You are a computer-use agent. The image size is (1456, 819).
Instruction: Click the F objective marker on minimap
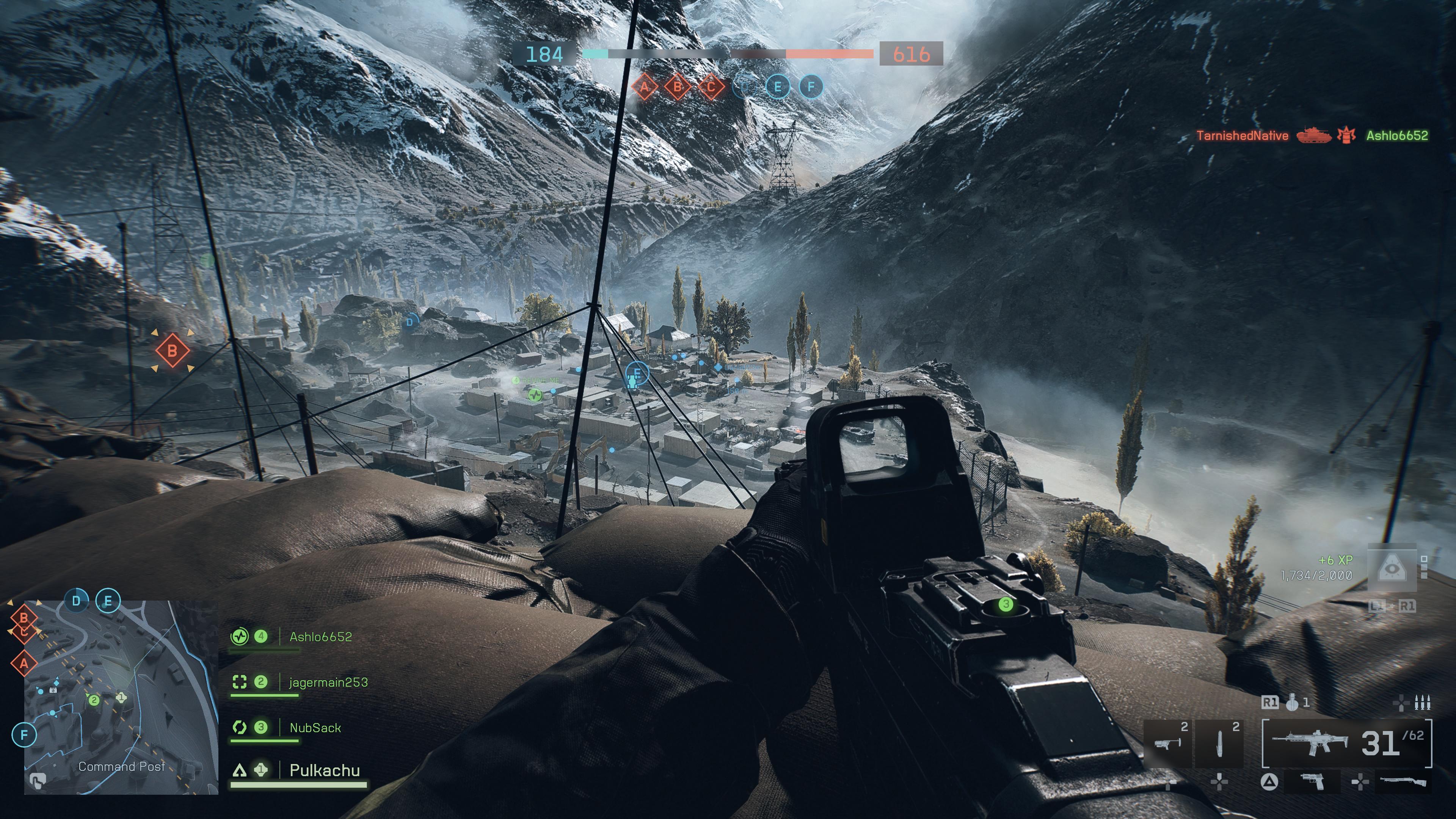click(x=24, y=735)
